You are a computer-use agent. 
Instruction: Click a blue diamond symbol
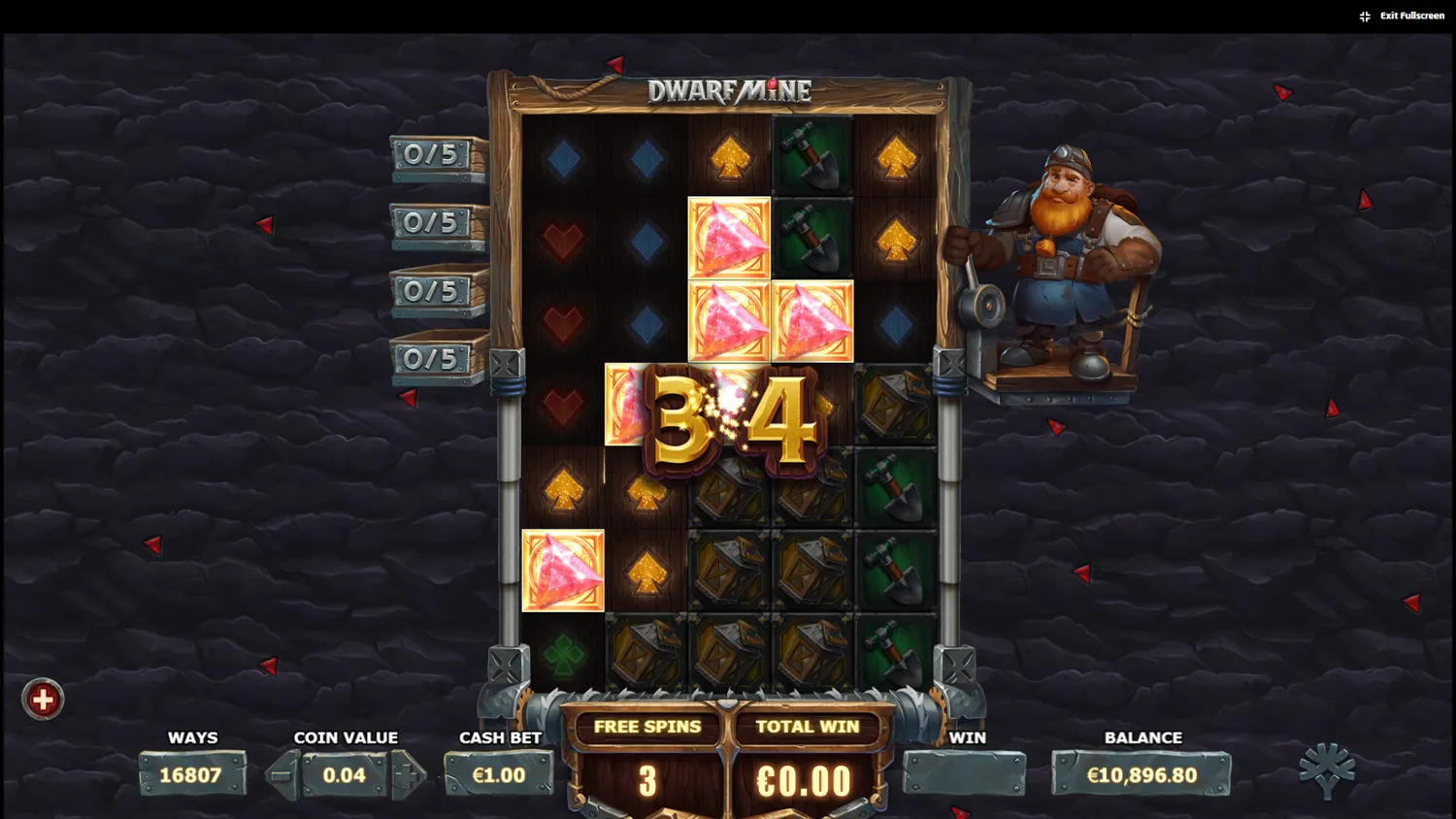point(645,158)
